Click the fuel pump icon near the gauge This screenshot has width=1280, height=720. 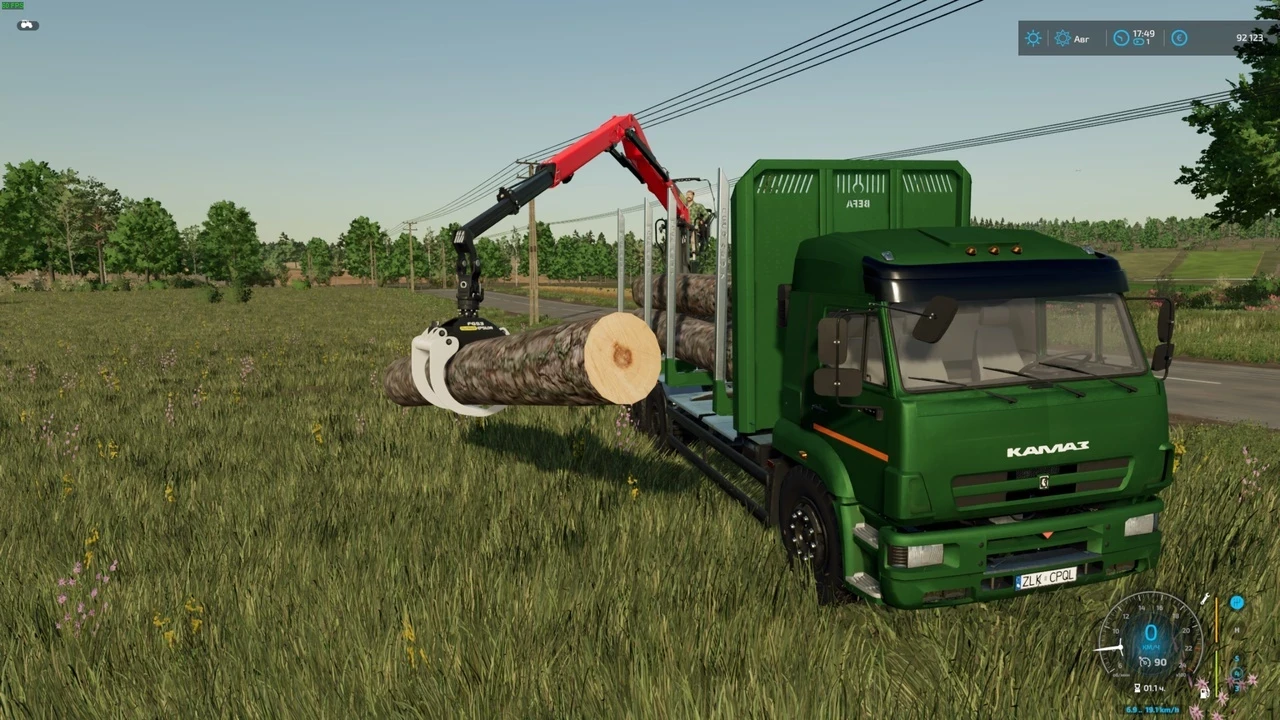point(1203,693)
